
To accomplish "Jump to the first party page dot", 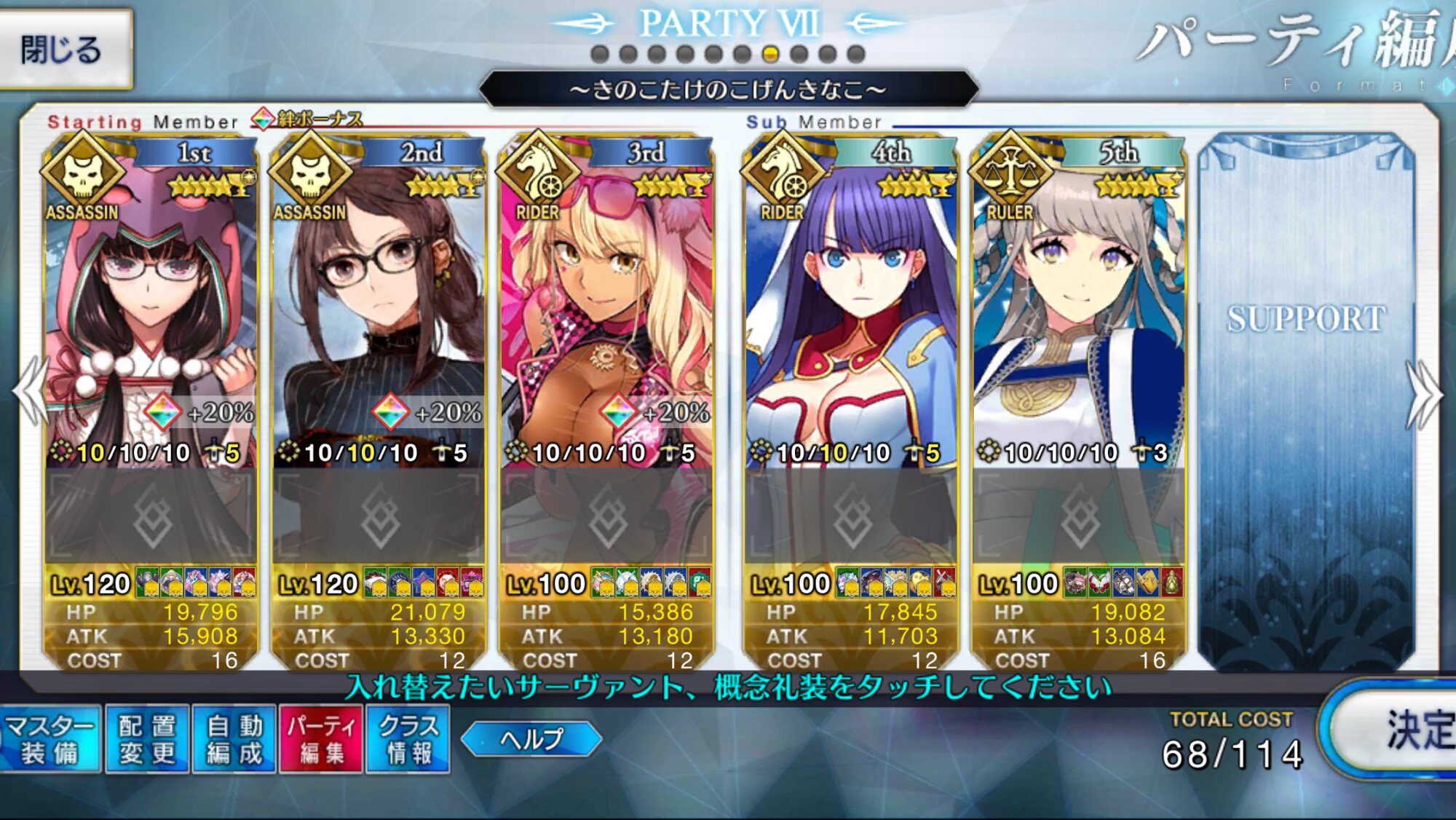I will 600,54.
